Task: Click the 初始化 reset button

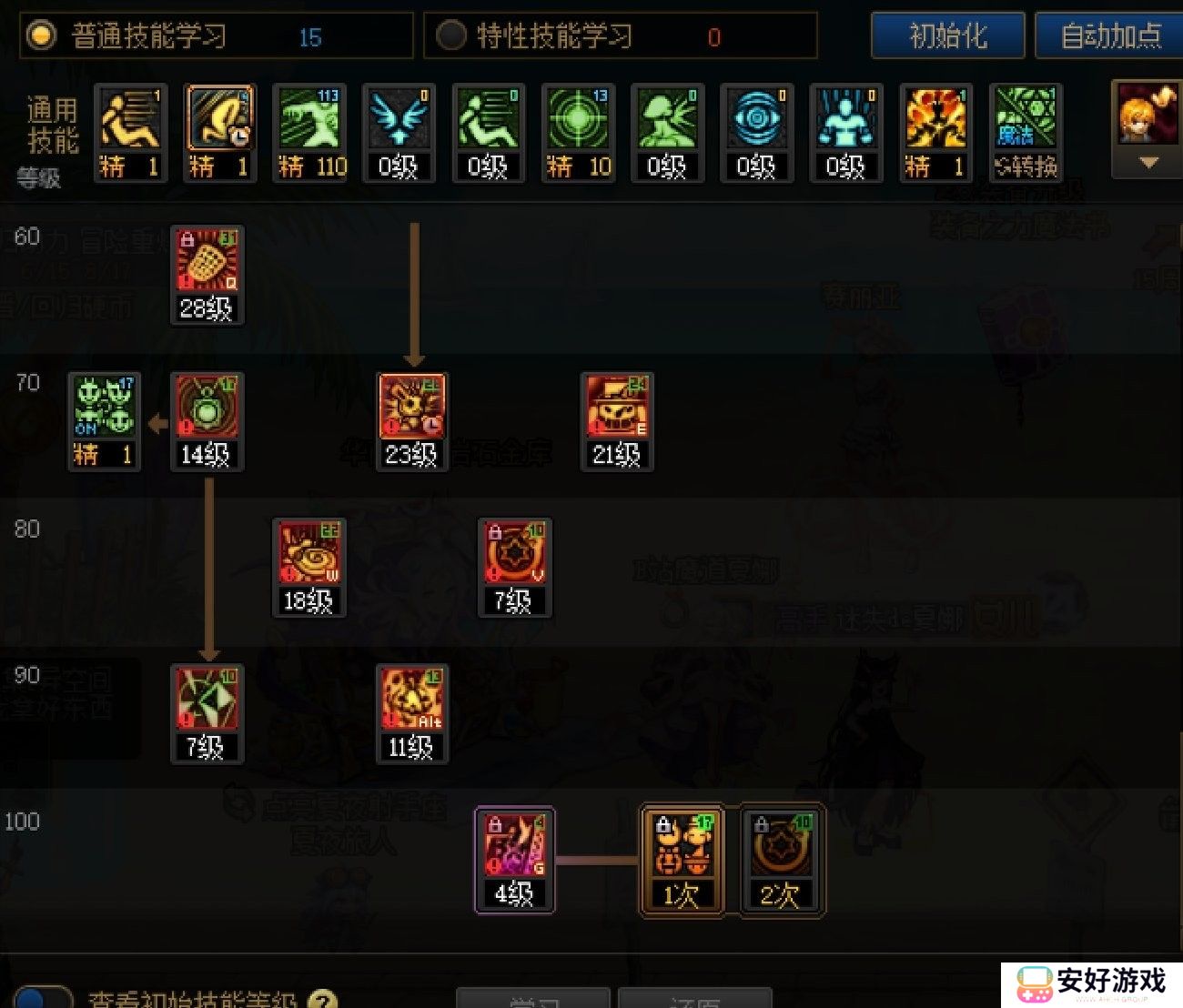Action: point(947,36)
